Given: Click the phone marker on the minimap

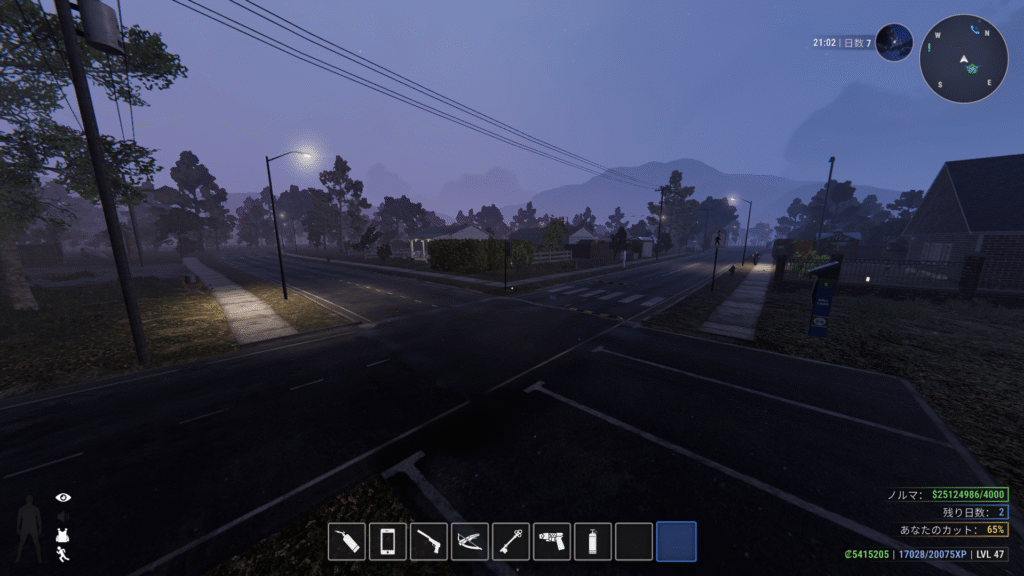Looking at the screenshot, I should pyautogui.click(x=974, y=30).
